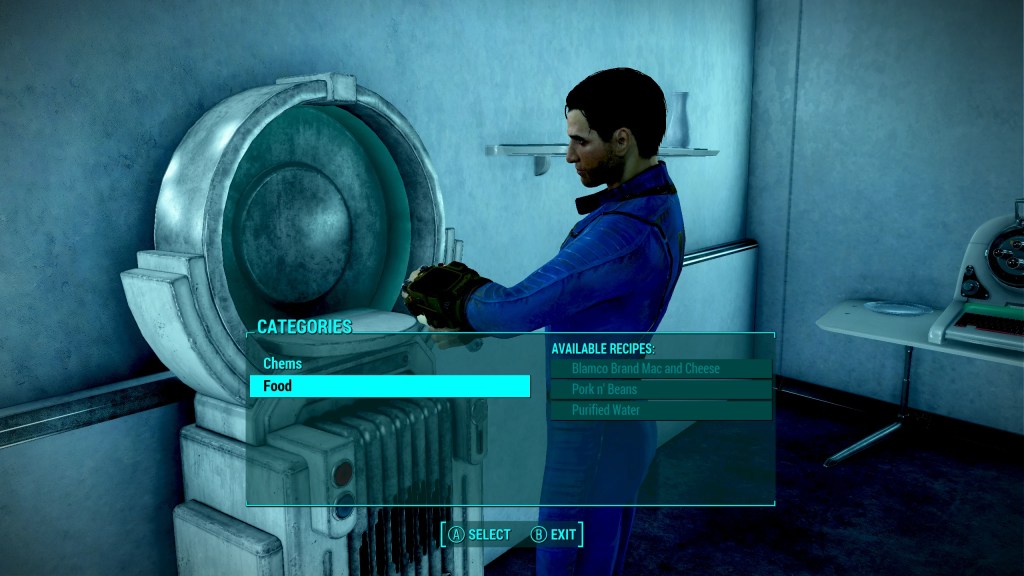Choose the Purified Water recipe
The image size is (1024, 576).
point(660,410)
